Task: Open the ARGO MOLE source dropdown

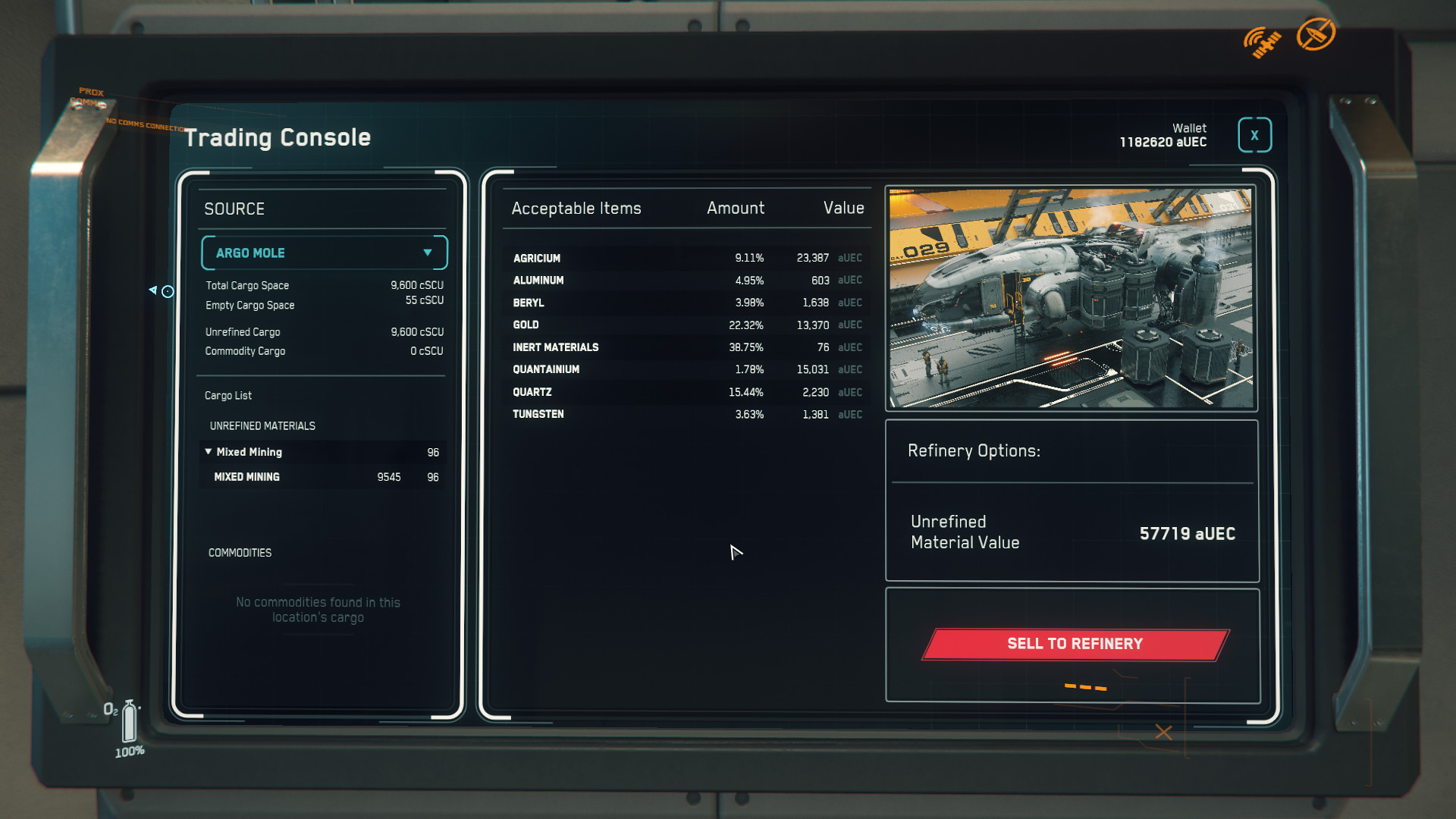Action: point(324,253)
